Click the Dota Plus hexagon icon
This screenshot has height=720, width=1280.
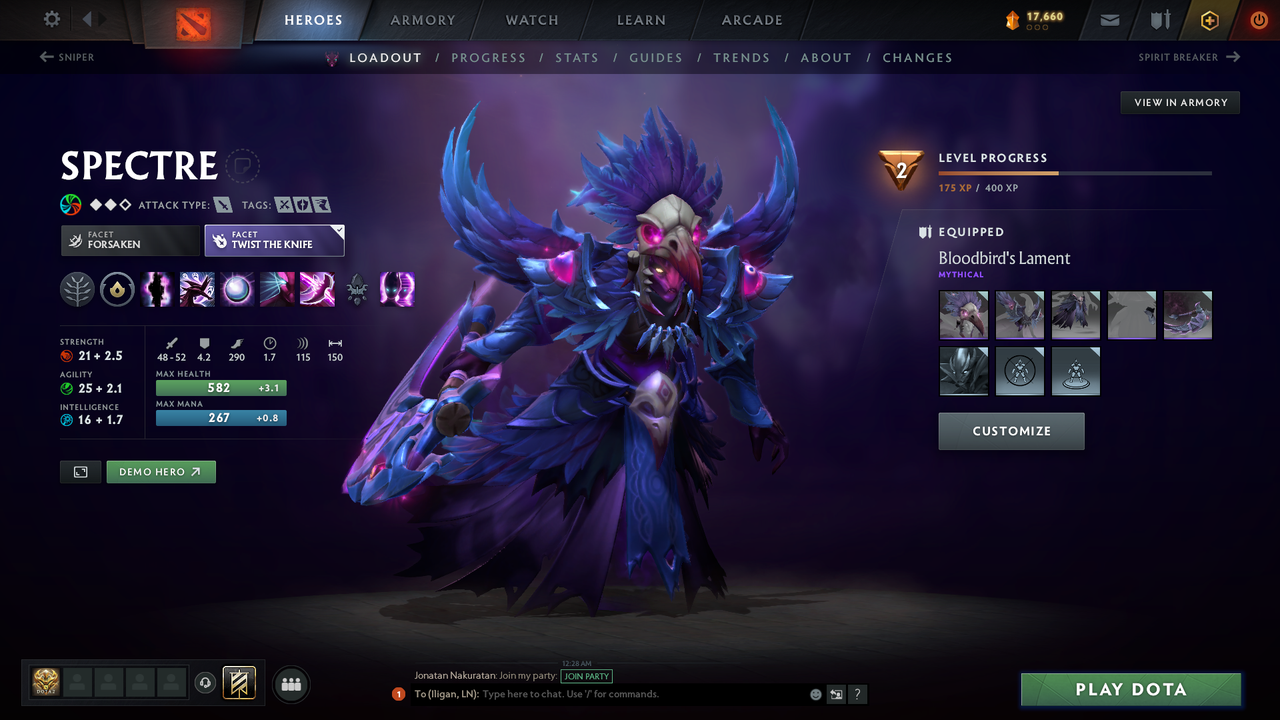pyautogui.click(x=1209, y=19)
